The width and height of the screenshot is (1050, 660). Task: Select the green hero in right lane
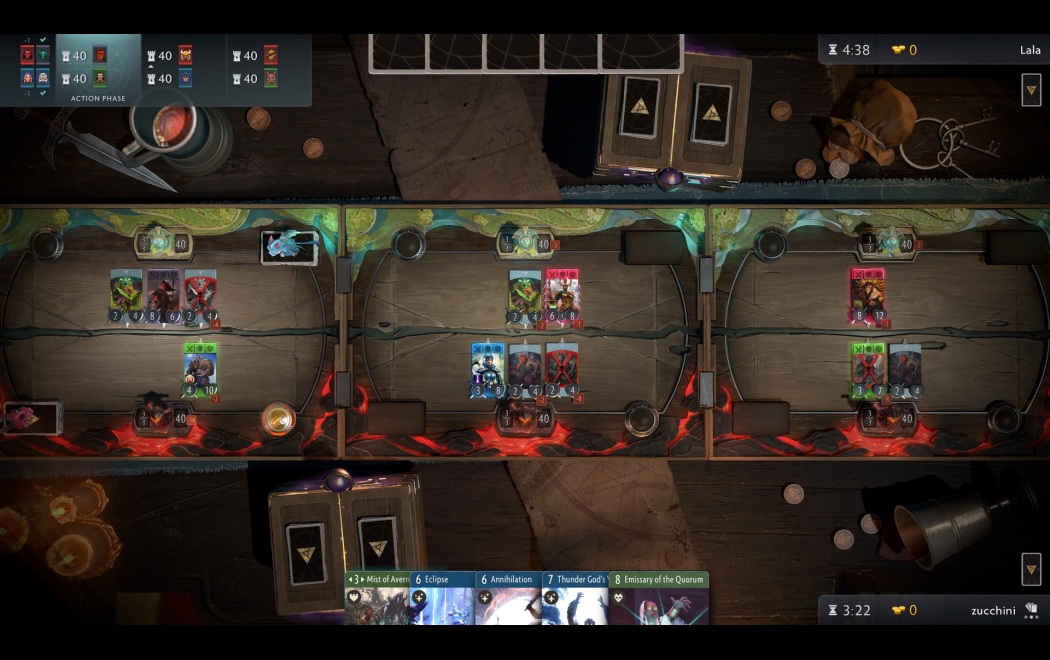click(x=867, y=370)
